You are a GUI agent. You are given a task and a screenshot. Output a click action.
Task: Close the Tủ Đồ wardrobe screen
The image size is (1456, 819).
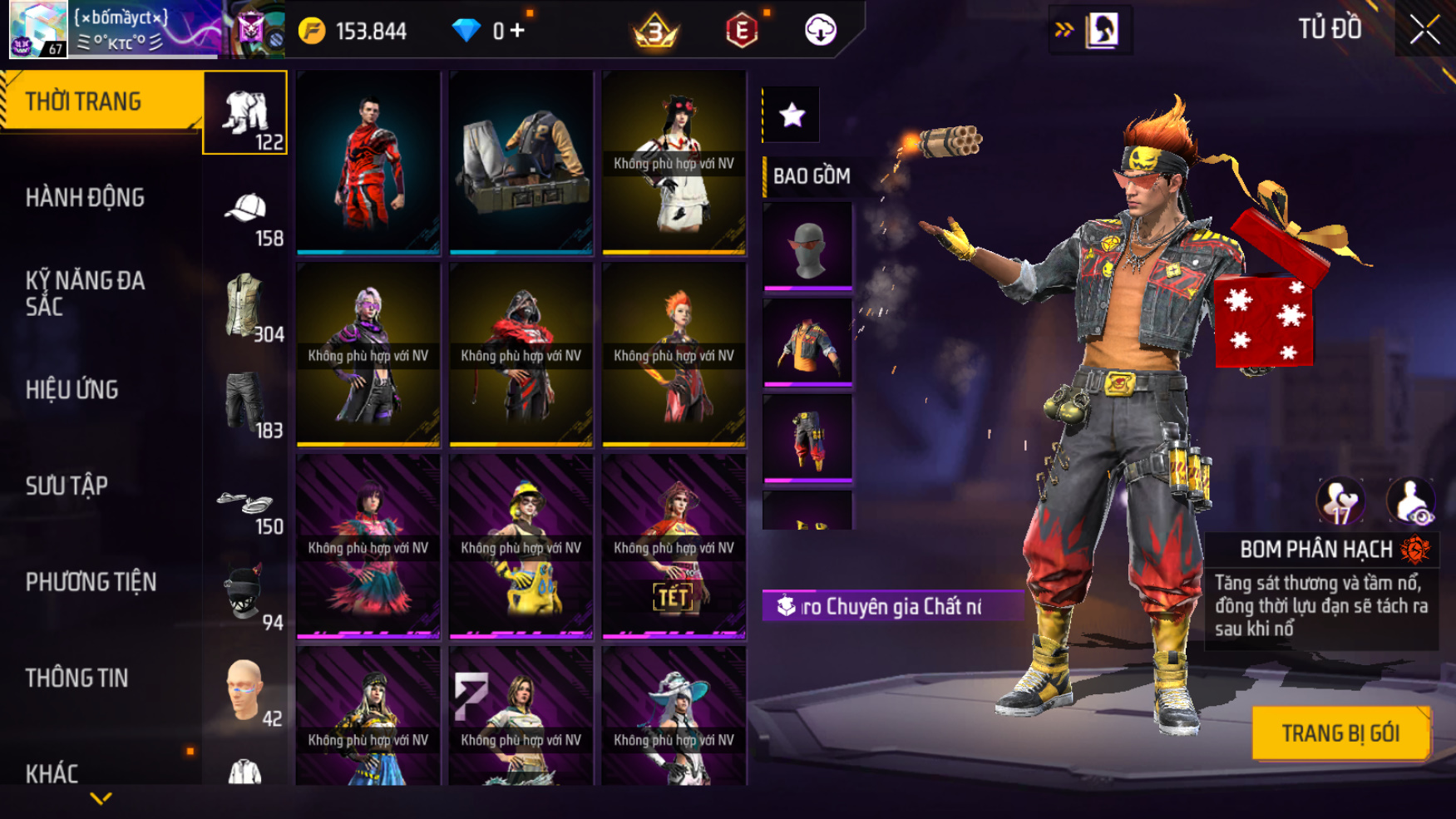click(1424, 31)
